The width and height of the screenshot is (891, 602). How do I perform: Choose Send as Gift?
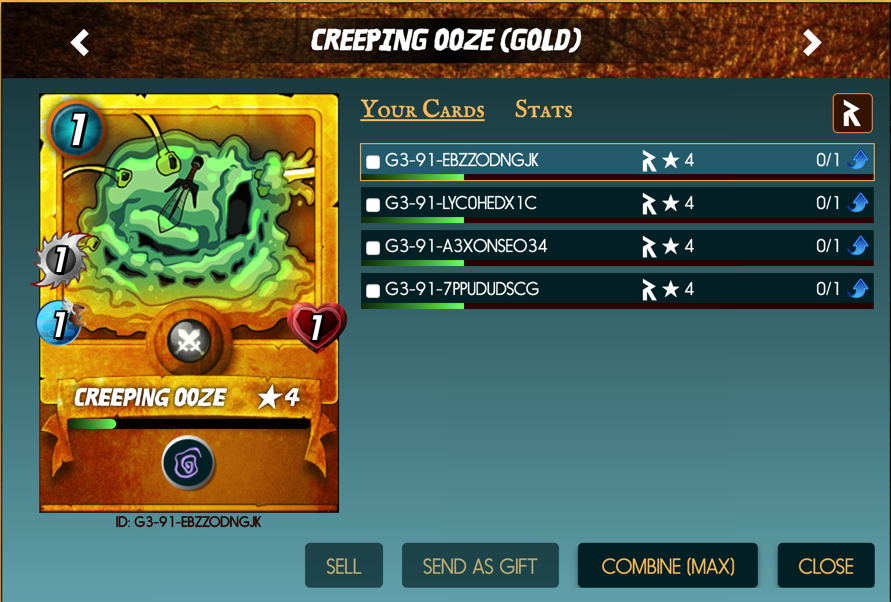480,566
